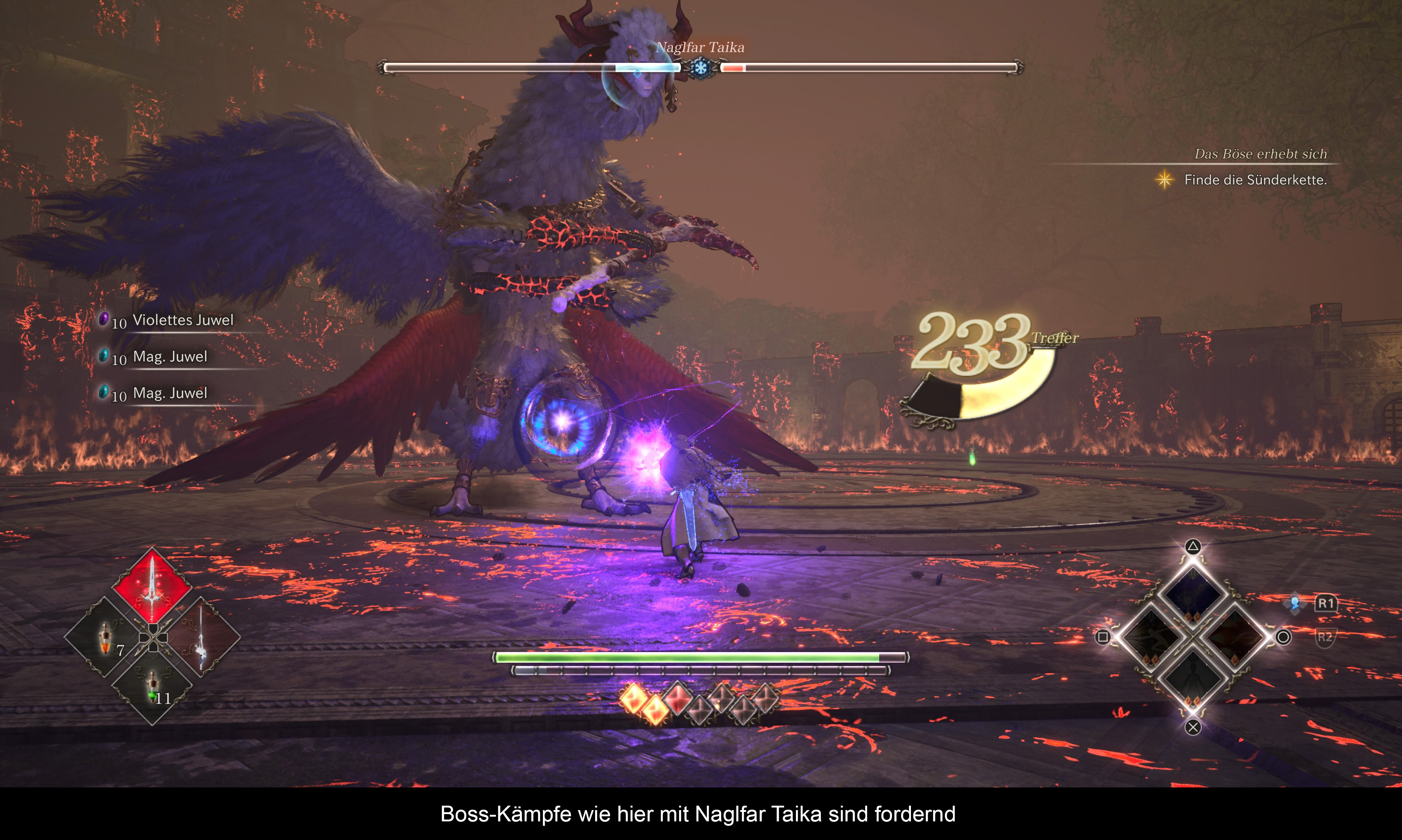Use the orange potion with 7 left

coord(106,637)
